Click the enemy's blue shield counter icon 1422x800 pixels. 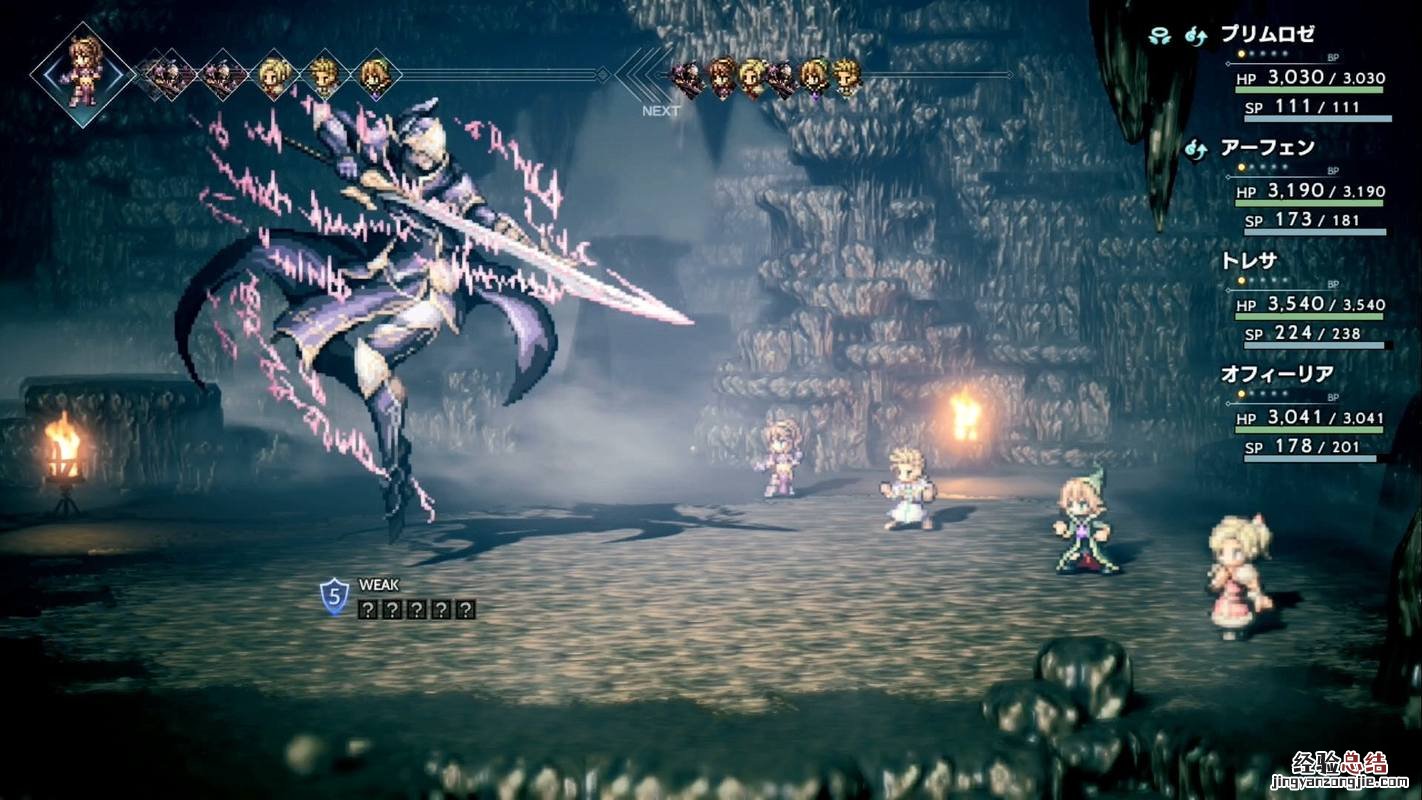[x=334, y=597]
